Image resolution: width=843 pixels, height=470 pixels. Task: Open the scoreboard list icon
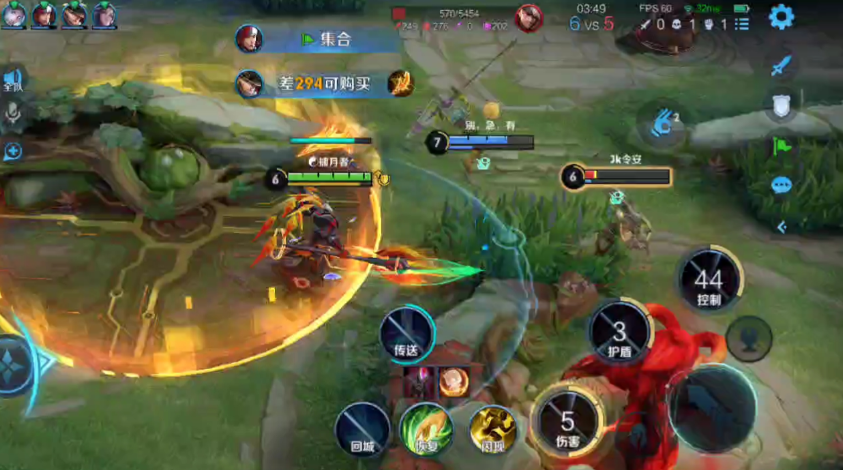click(x=740, y=24)
